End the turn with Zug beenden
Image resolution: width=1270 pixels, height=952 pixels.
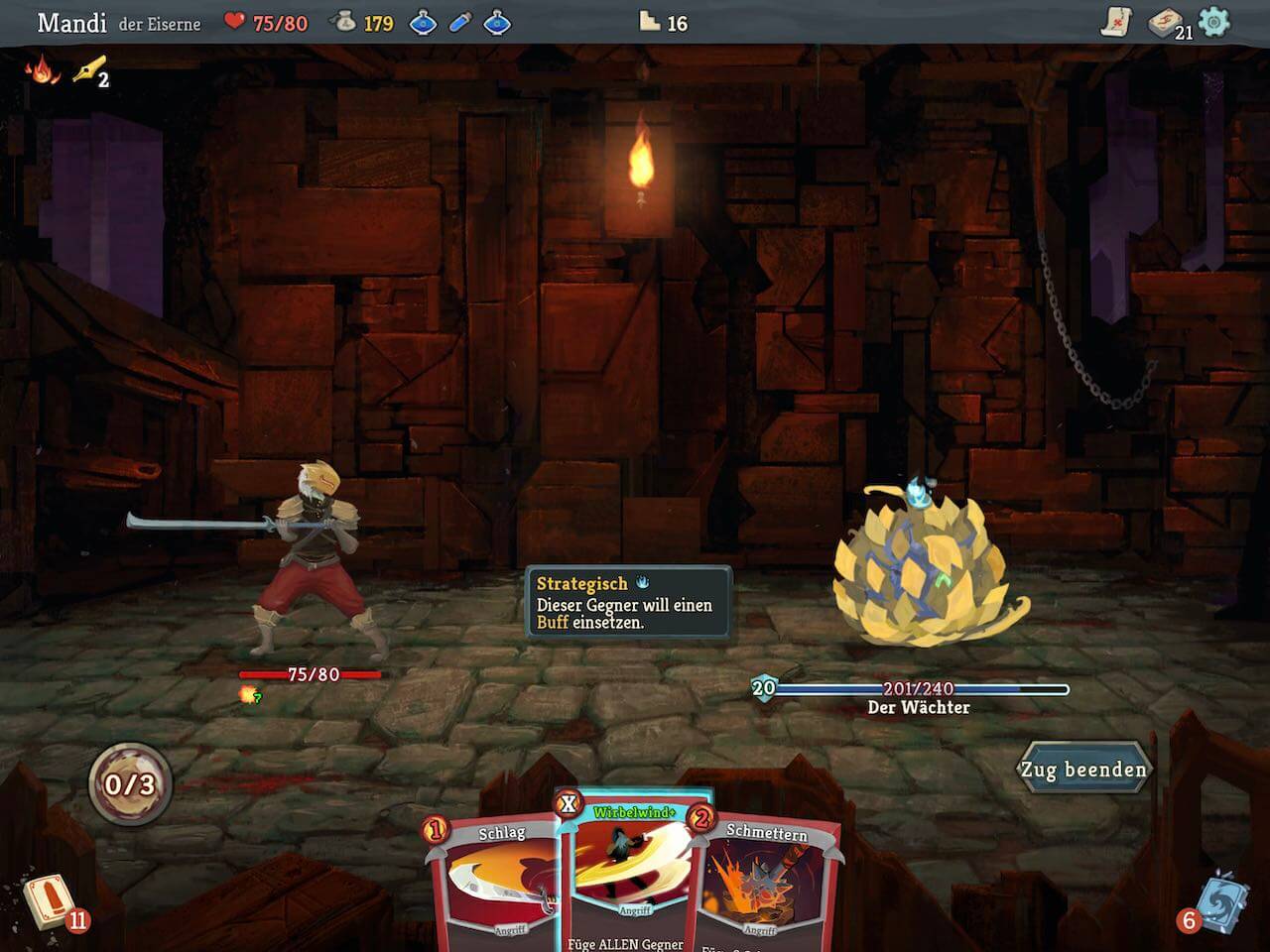tap(1083, 770)
